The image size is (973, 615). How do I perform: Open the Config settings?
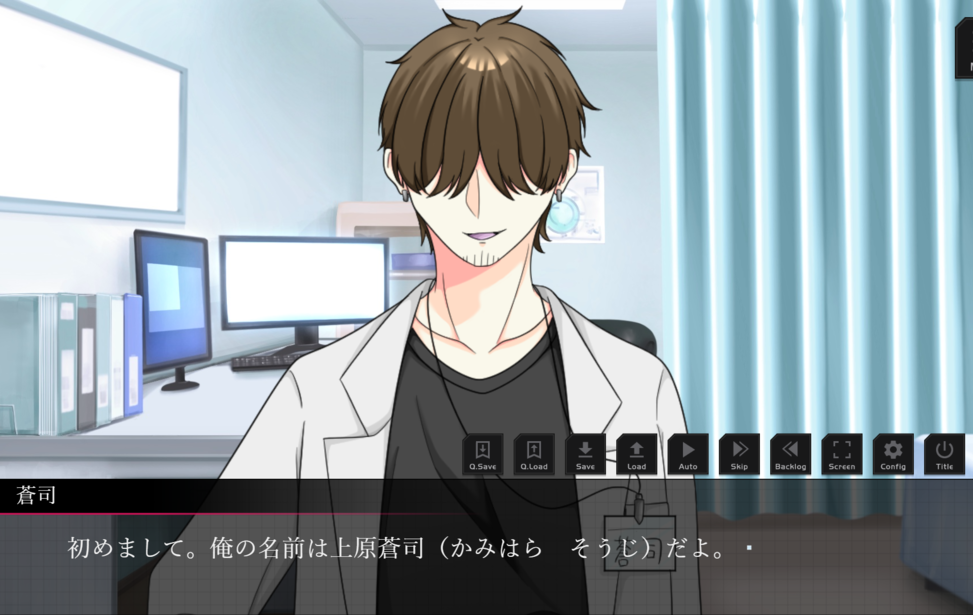[893, 454]
